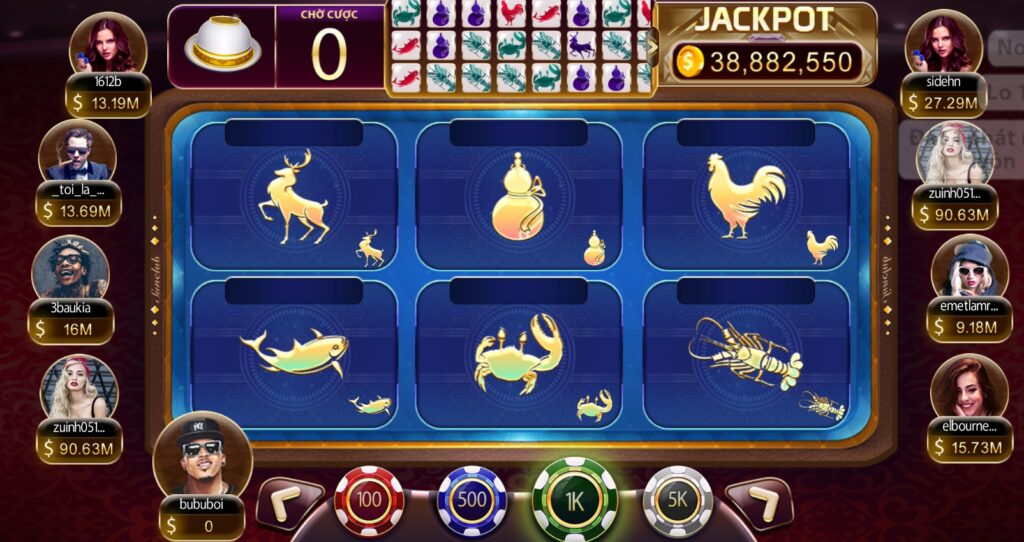Open your own bububoi avatar

coord(202,455)
